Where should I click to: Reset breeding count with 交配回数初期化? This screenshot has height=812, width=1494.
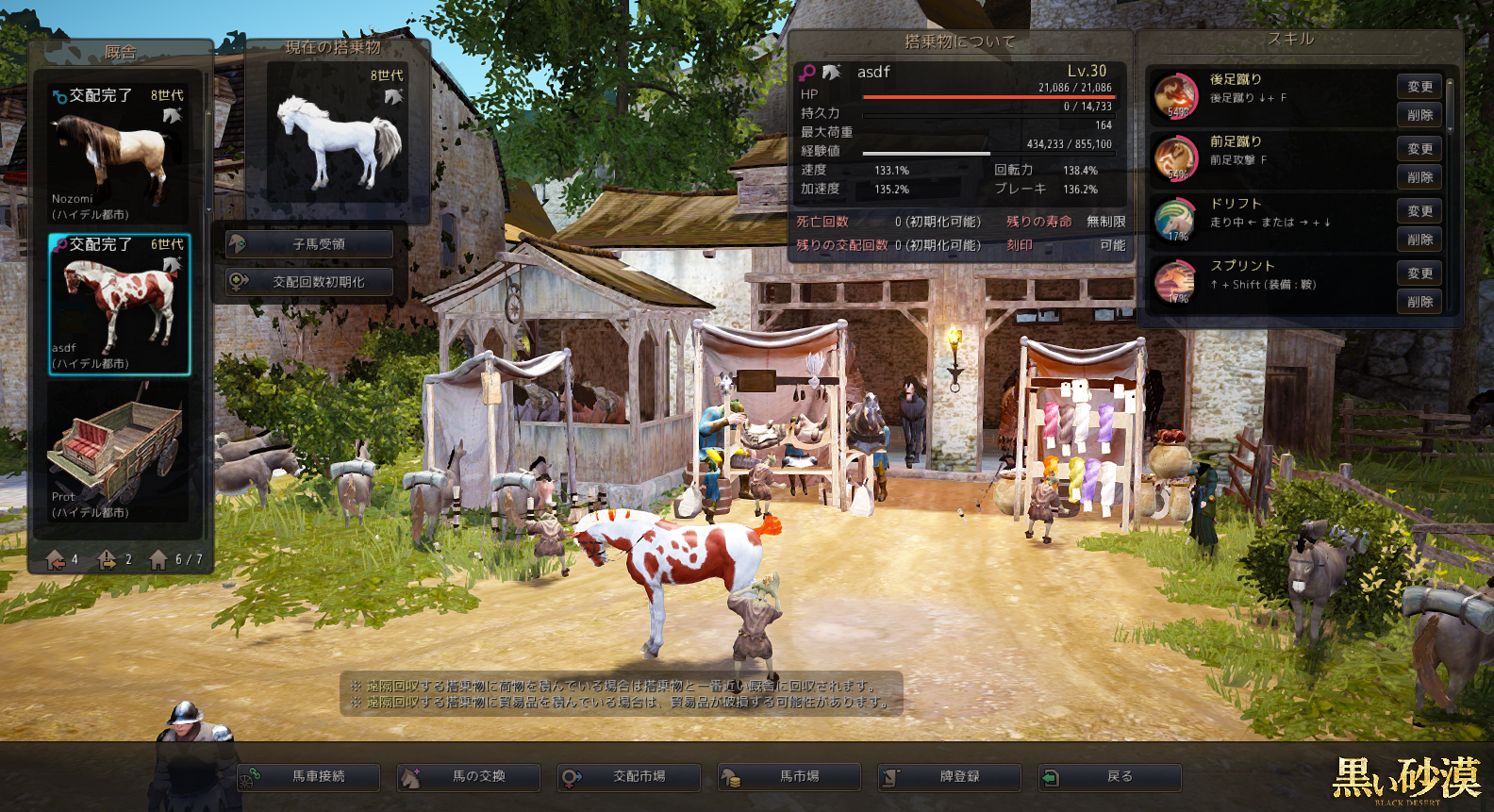[309, 282]
